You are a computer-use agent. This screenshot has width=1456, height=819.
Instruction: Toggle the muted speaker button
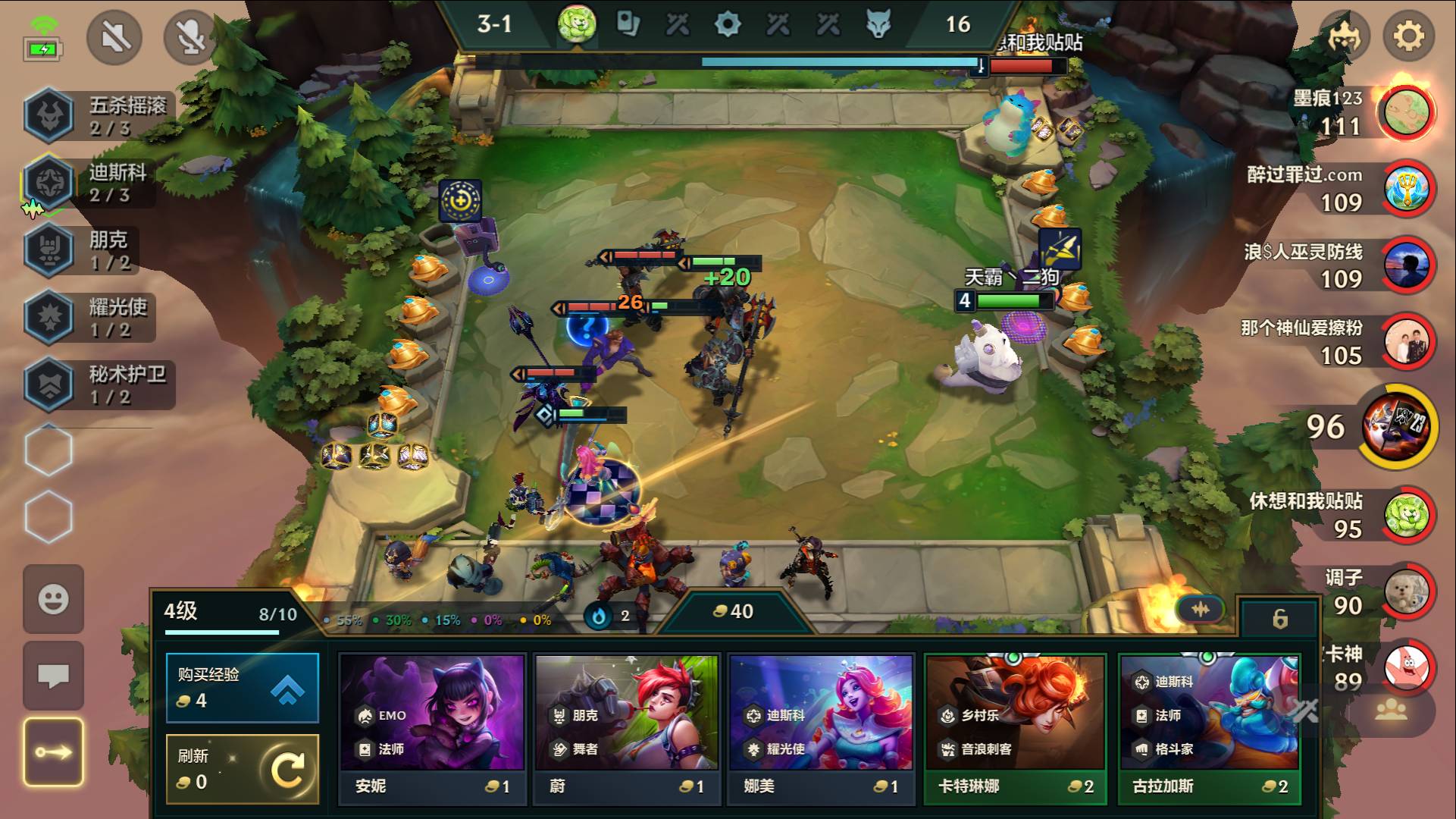[x=114, y=36]
